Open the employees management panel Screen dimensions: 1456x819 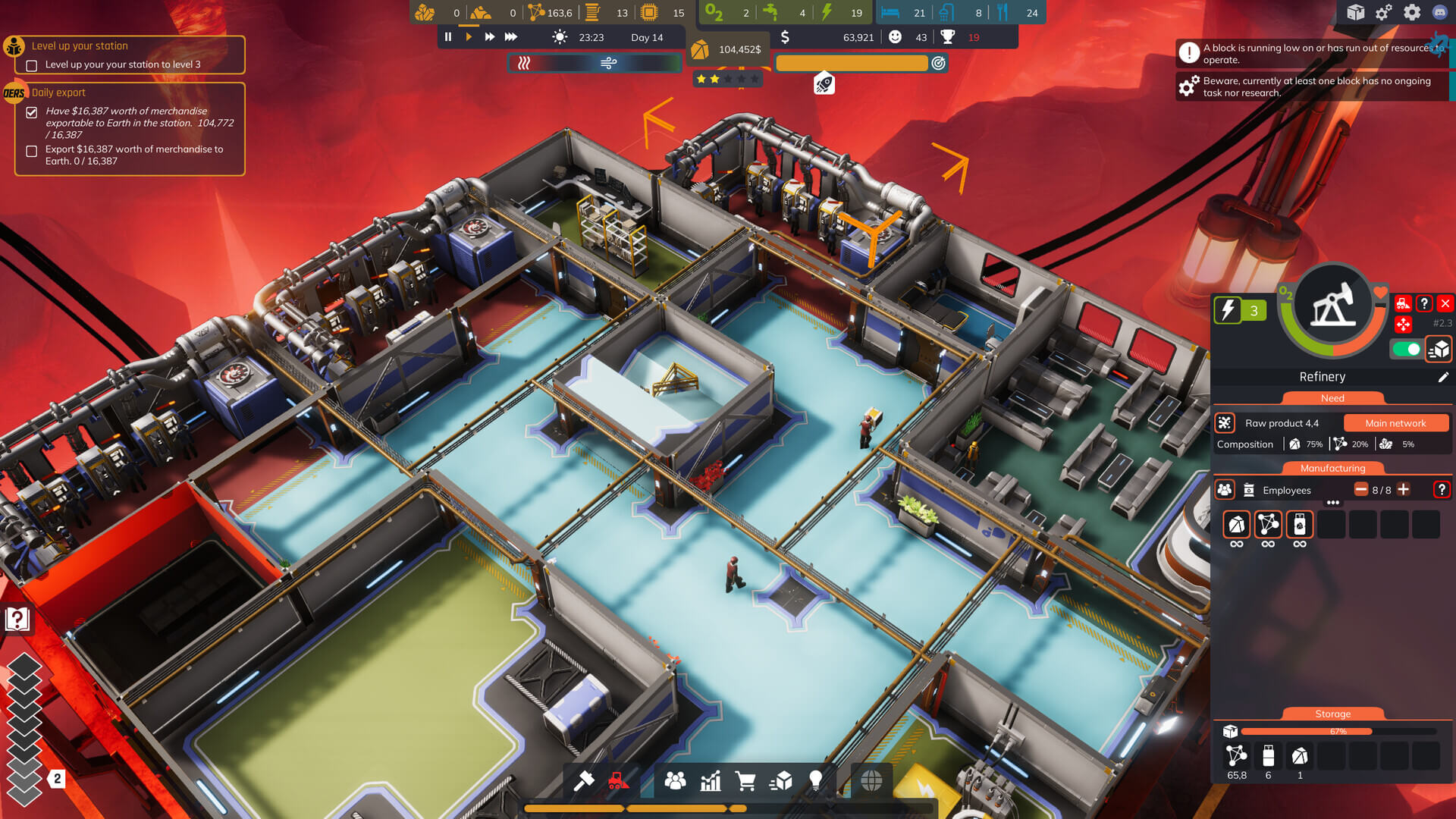click(x=675, y=781)
